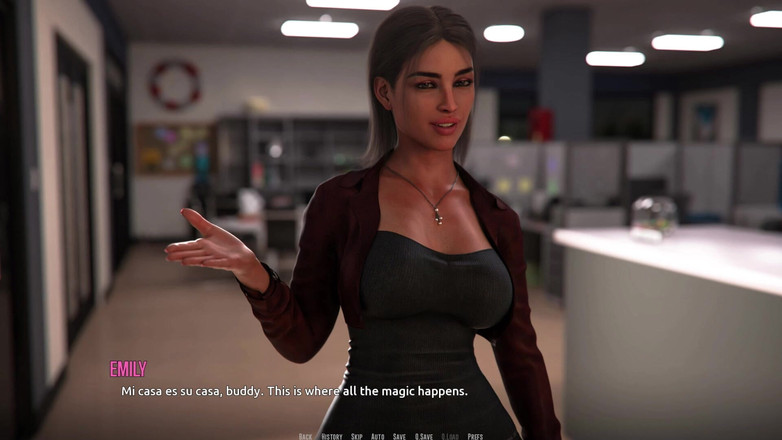782x440 pixels.
Task: Open the dialogue History log
Action: [331, 436]
